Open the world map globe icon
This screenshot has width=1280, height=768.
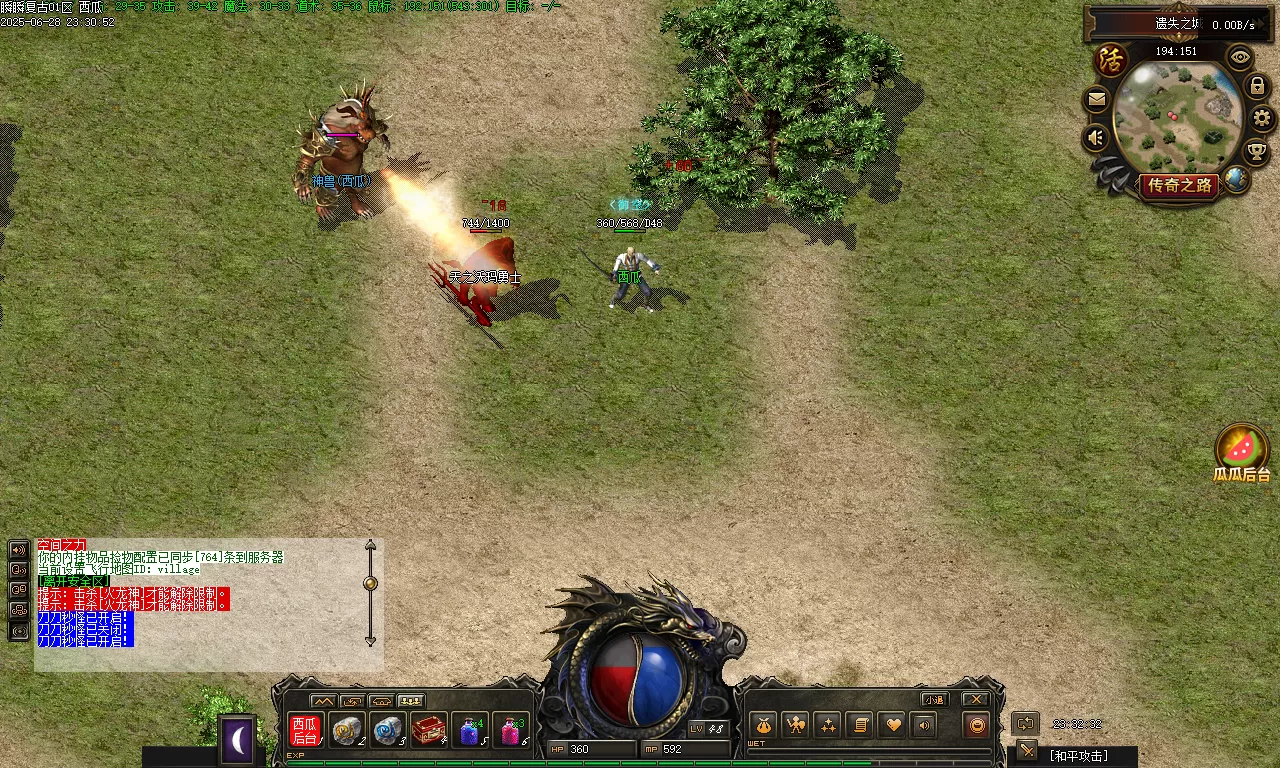(1237, 180)
